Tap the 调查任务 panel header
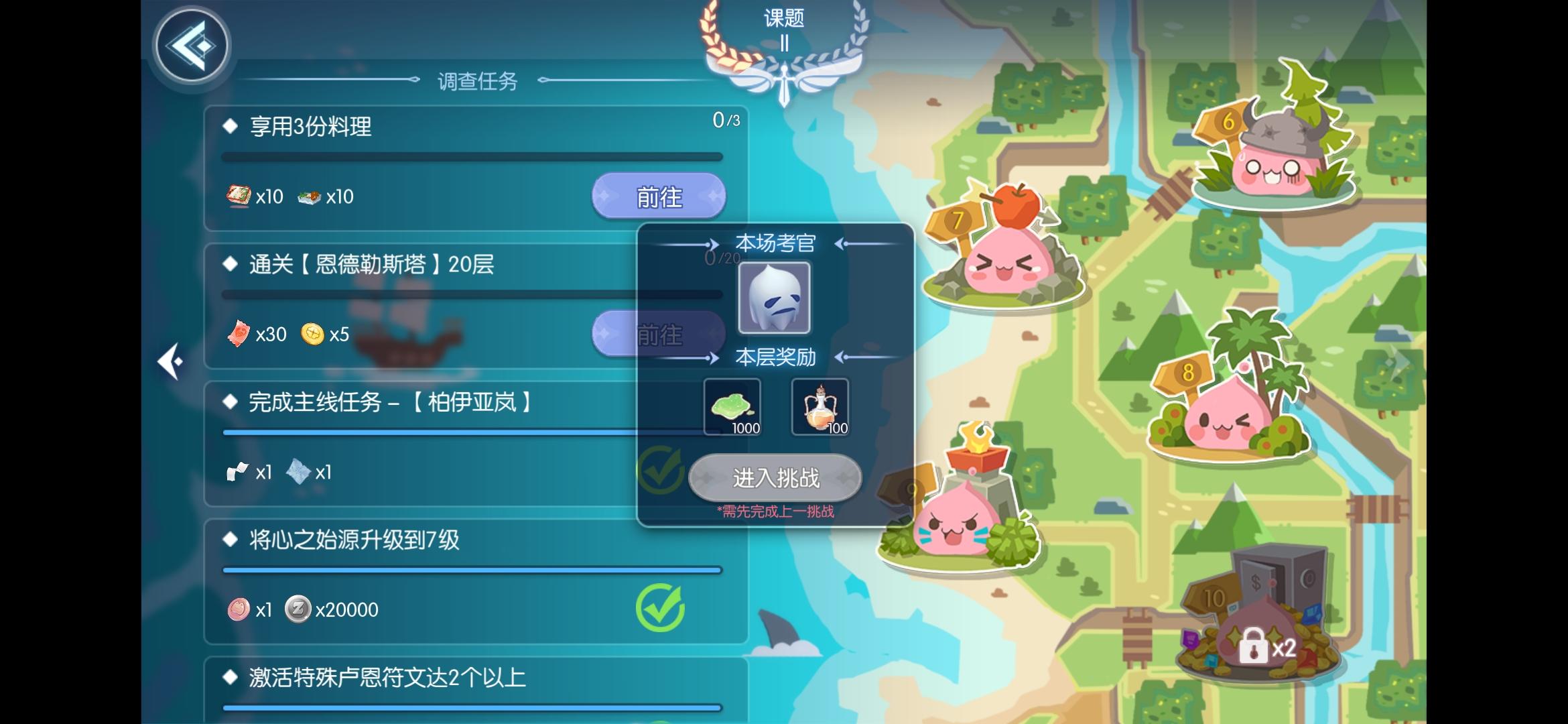 click(x=476, y=80)
